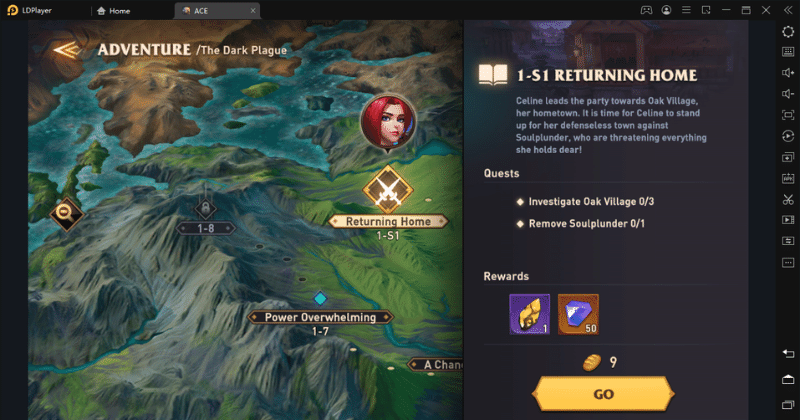Viewport: 800px width, 420px height.
Task: Close the ACE emulator tab
Action: (x=253, y=11)
